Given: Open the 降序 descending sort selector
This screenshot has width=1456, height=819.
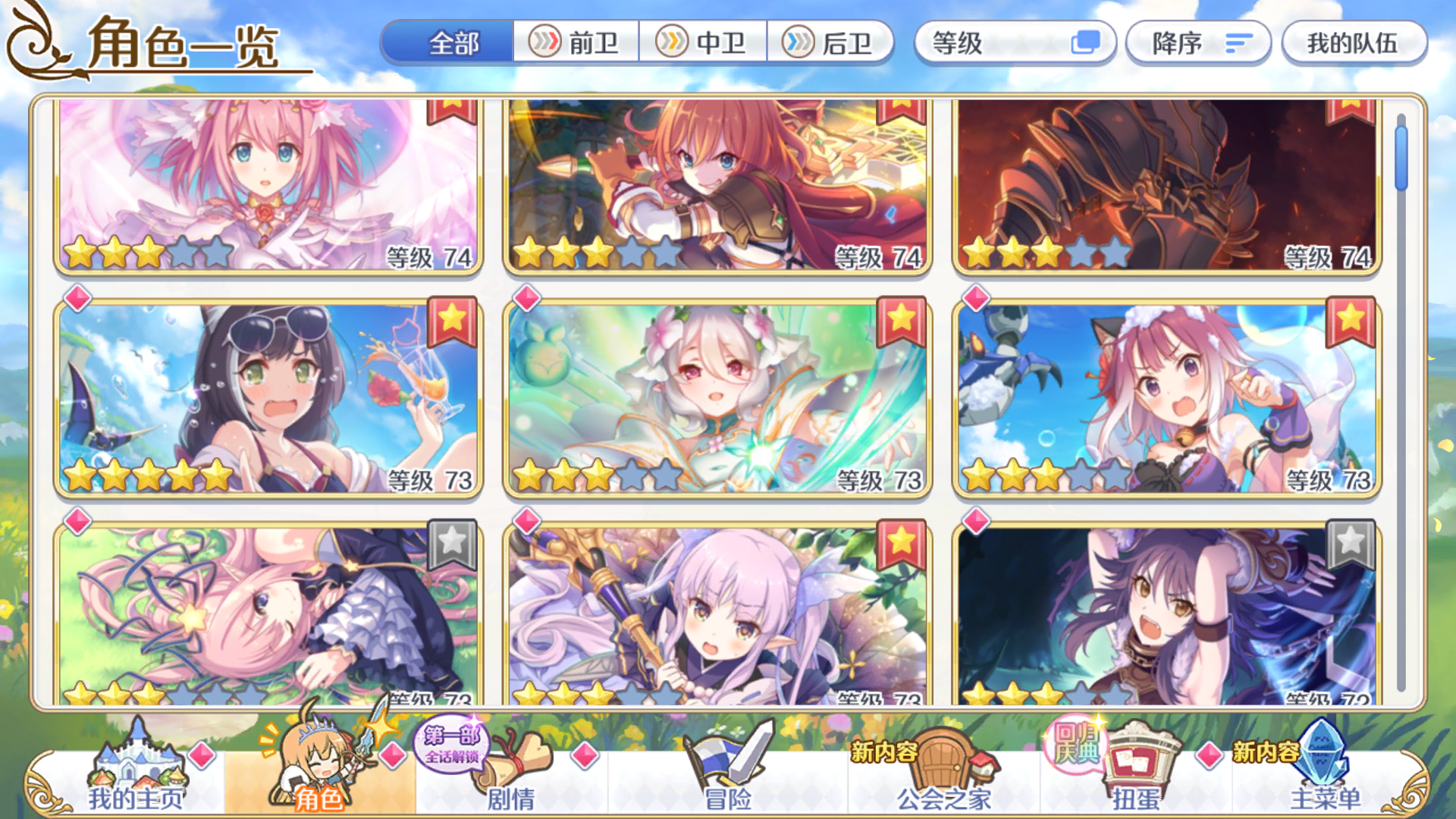Looking at the screenshot, I should point(1198,43).
